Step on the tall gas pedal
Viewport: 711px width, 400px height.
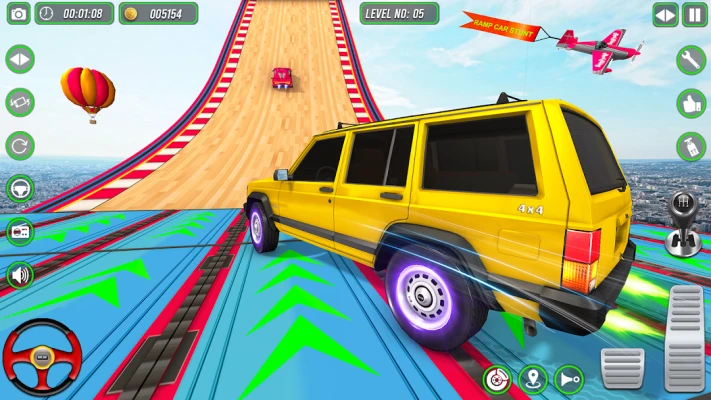click(686, 338)
